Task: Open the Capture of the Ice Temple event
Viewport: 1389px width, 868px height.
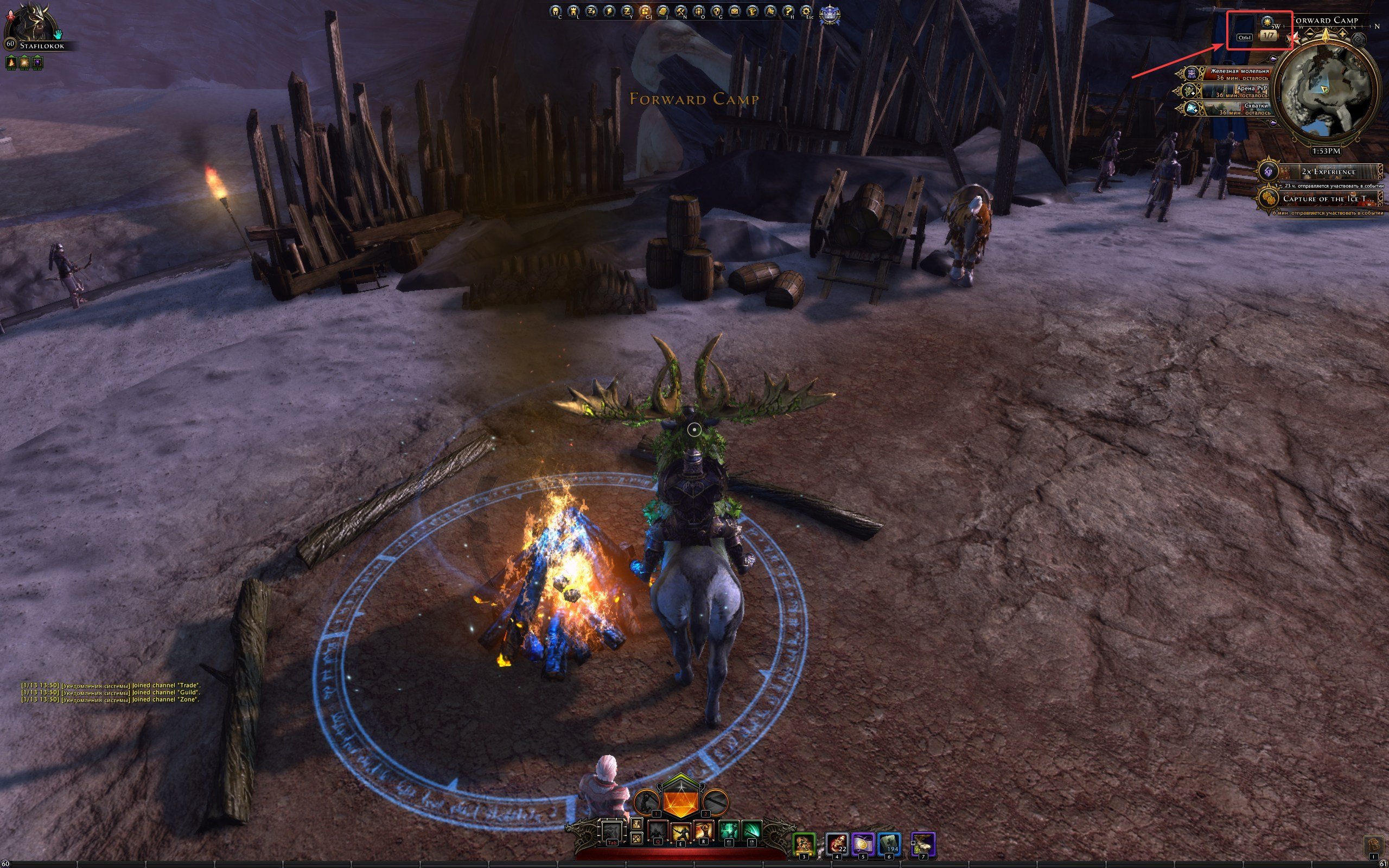Action: point(1320,199)
